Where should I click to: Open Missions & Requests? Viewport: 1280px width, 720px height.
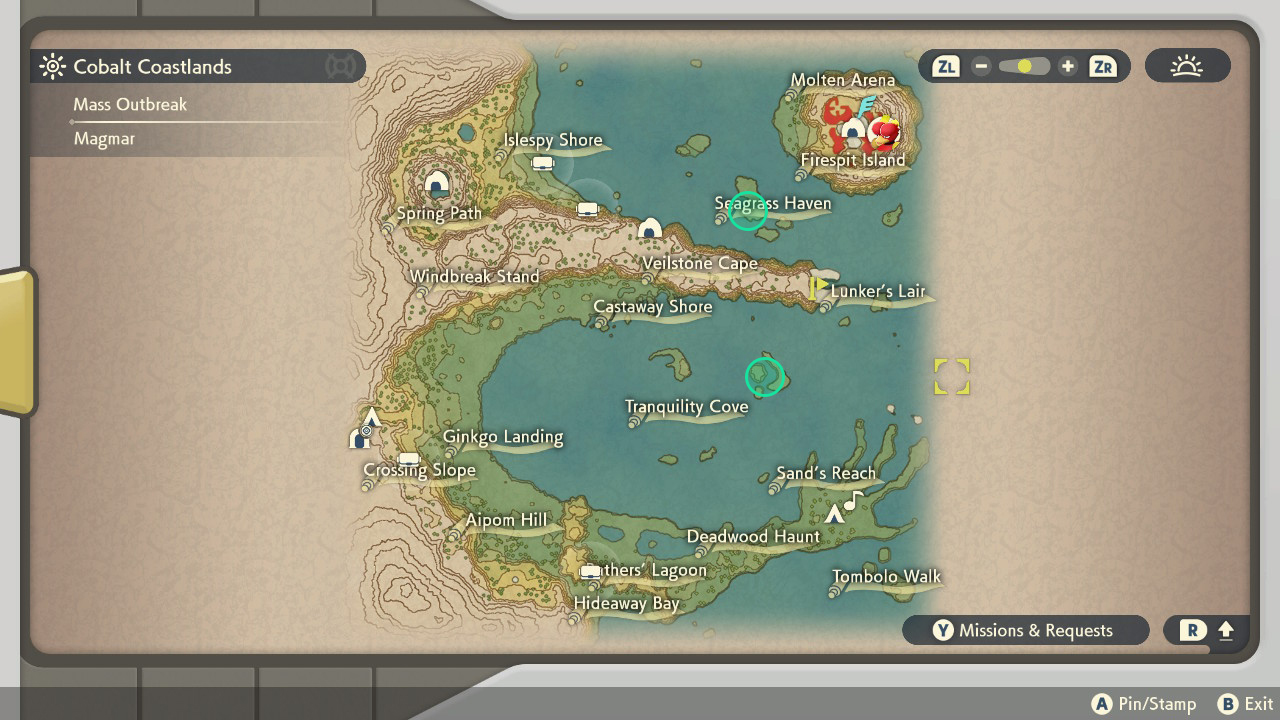[x=1025, y=630]
